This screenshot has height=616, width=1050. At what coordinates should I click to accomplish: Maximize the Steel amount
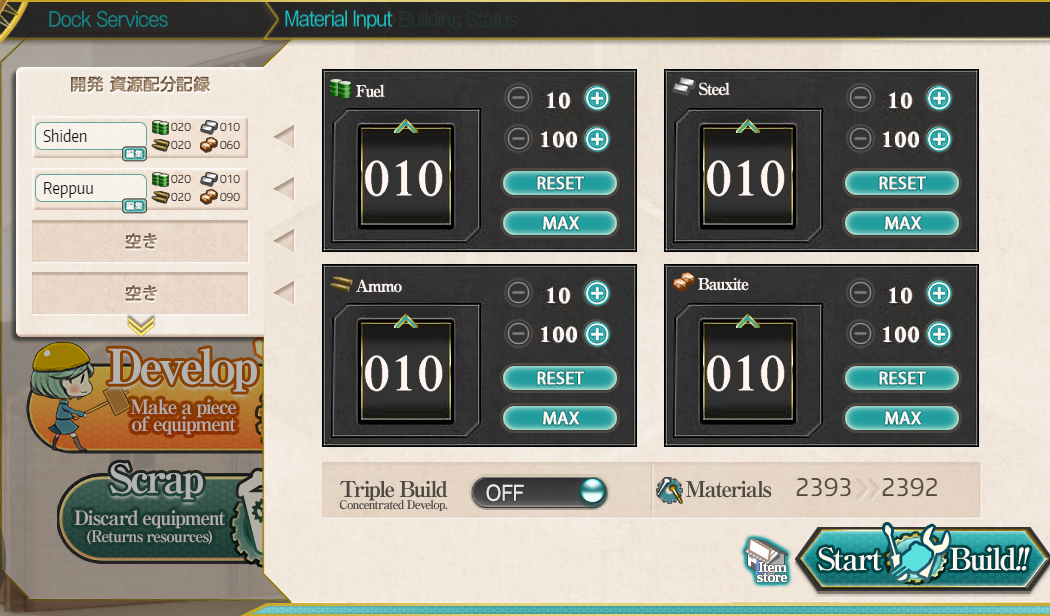pos(902,223)
